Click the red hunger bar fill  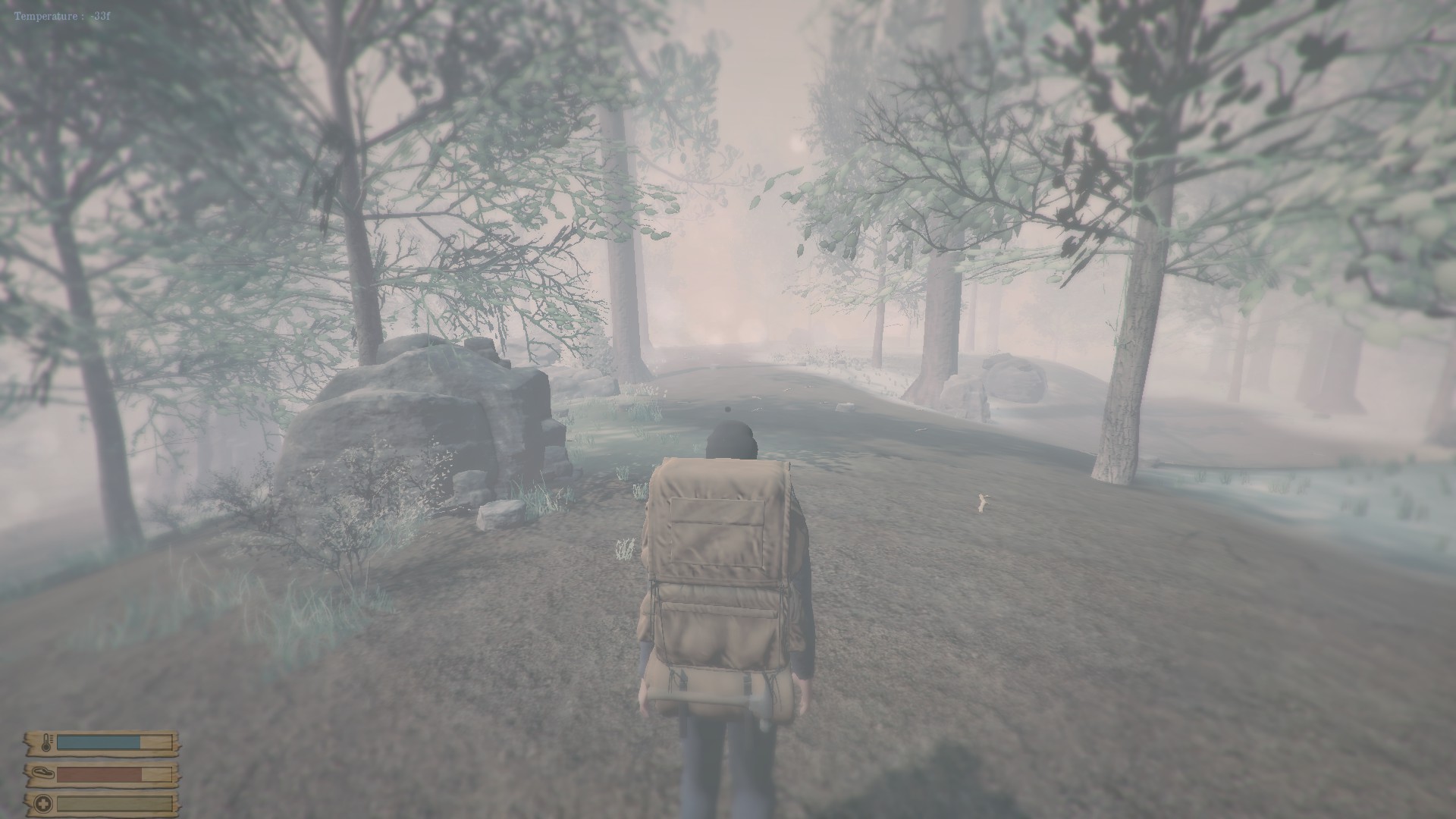point(99,774)
